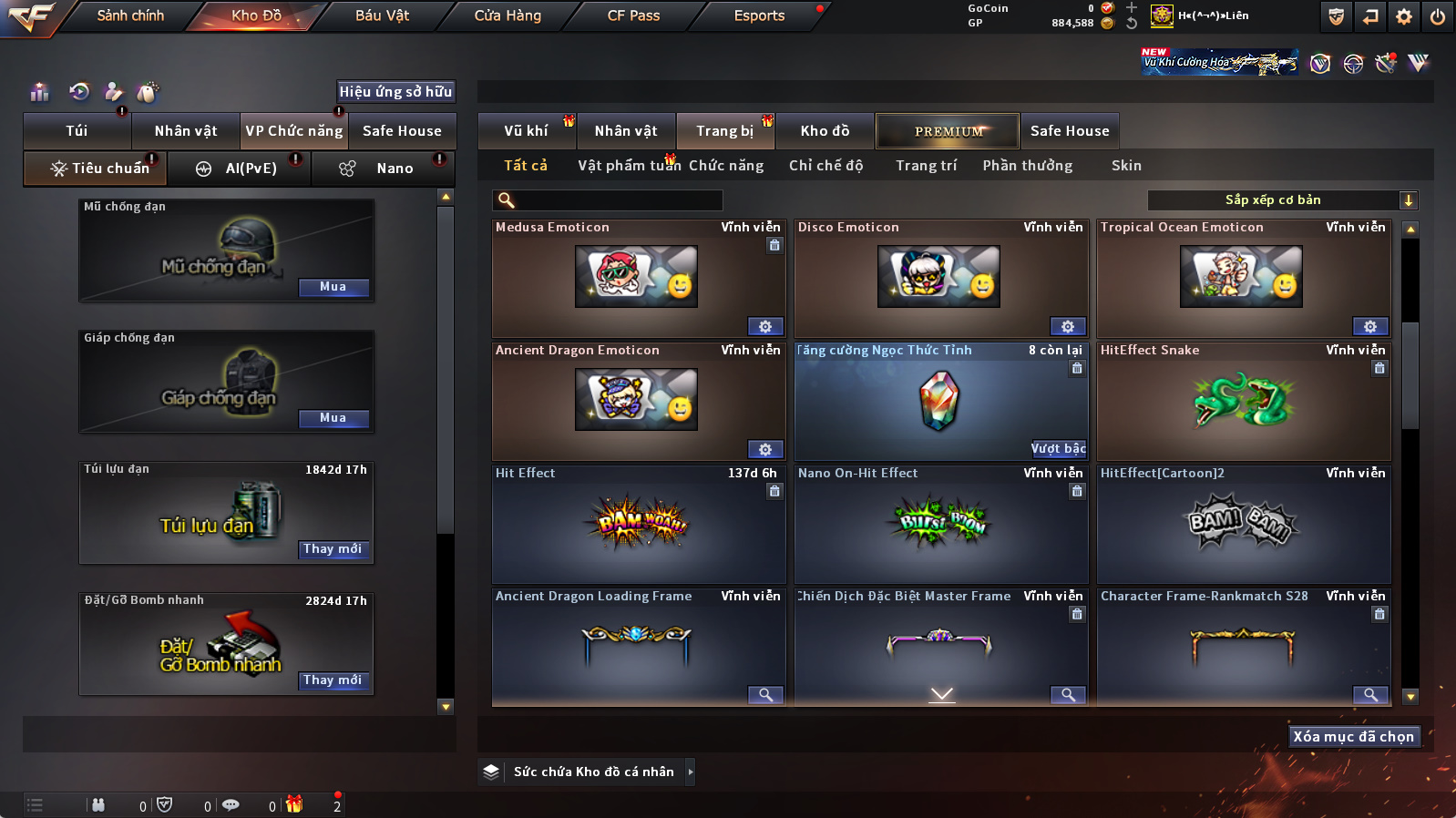Switch to VP Chức năng tab
Image resolution: width=1456 pixels, height=818 pixels.
coord(293,131)
